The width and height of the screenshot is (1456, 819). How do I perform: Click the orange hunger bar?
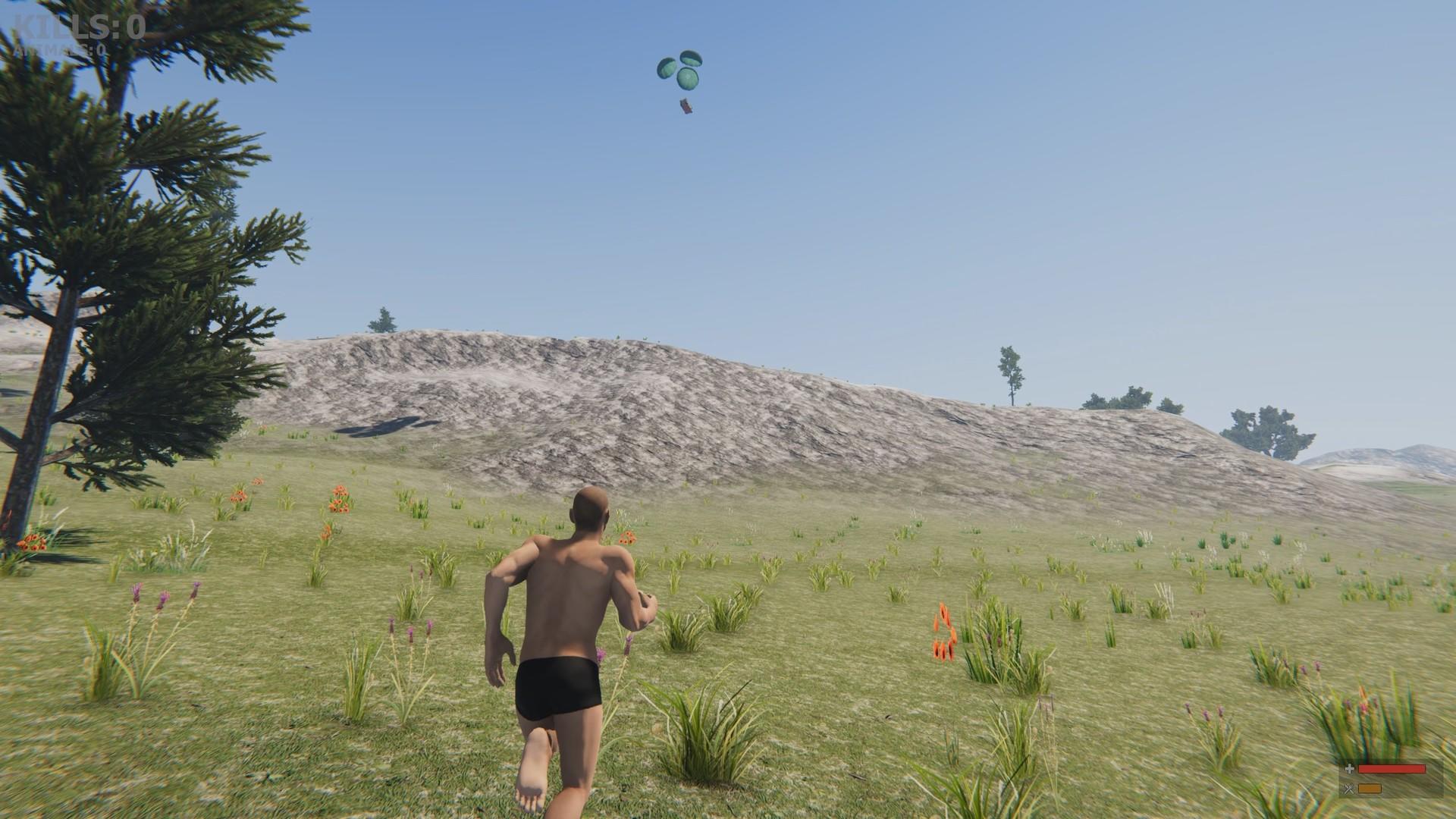(1370, 789)
